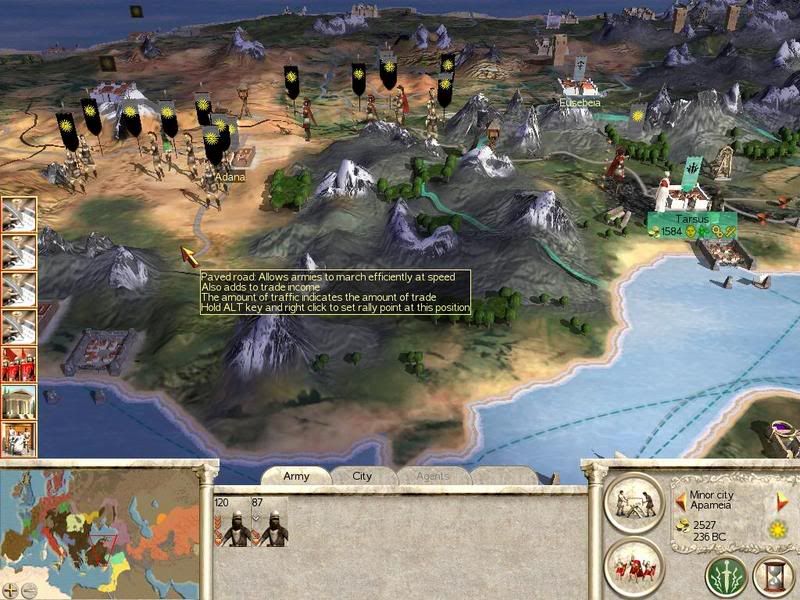800x600 pixels.
Task: Select the unit card with 120 soldiers
Action: pyautogui.click(x=235, y=522)
